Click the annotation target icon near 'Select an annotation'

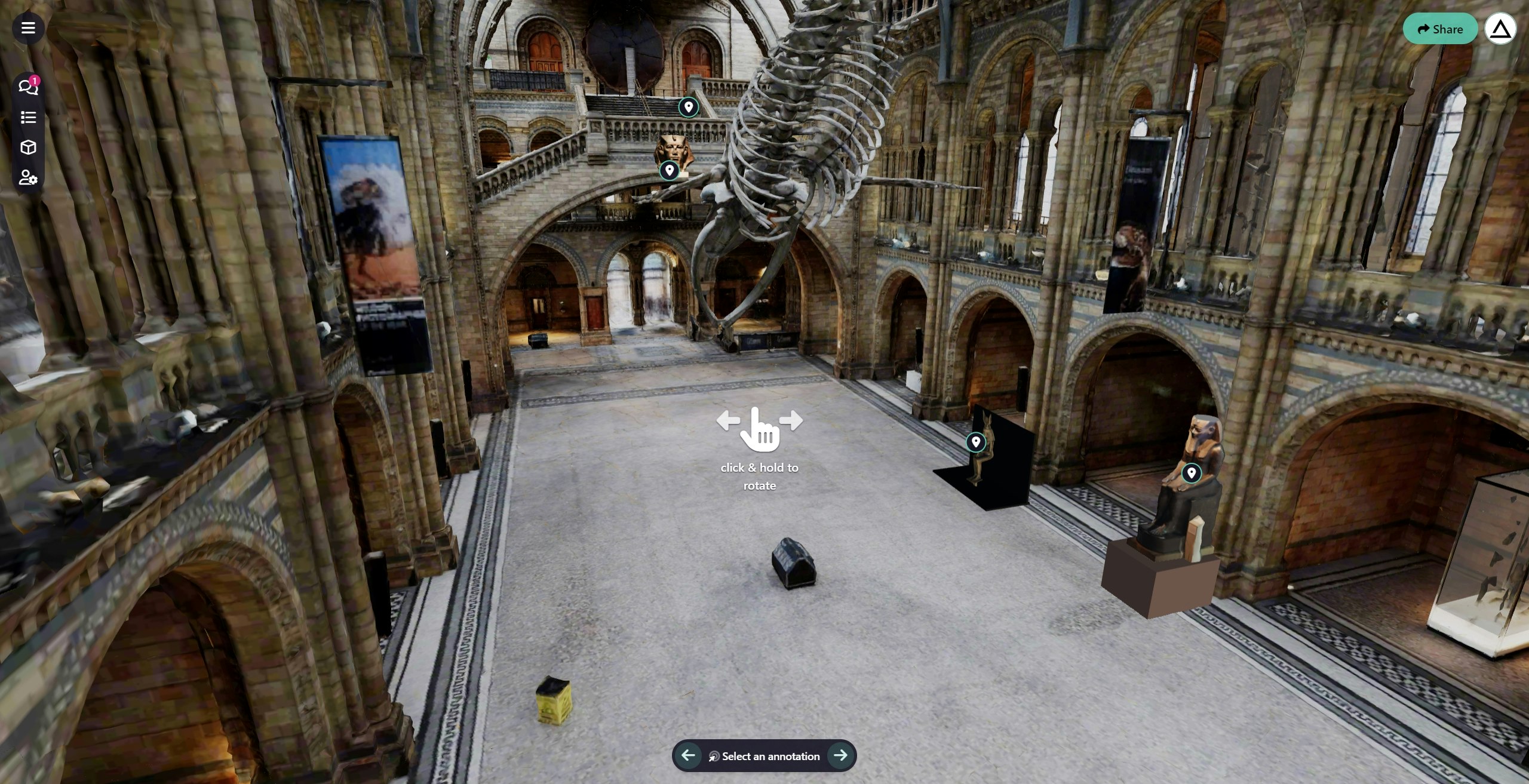coord(716,755)
